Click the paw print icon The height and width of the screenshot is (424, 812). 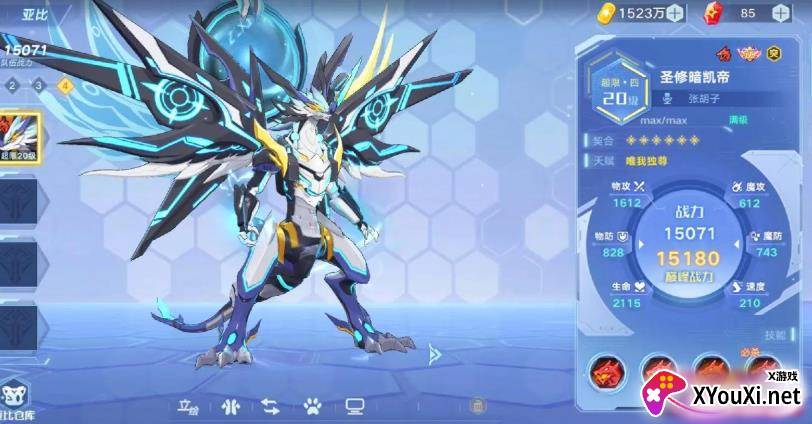312,405
